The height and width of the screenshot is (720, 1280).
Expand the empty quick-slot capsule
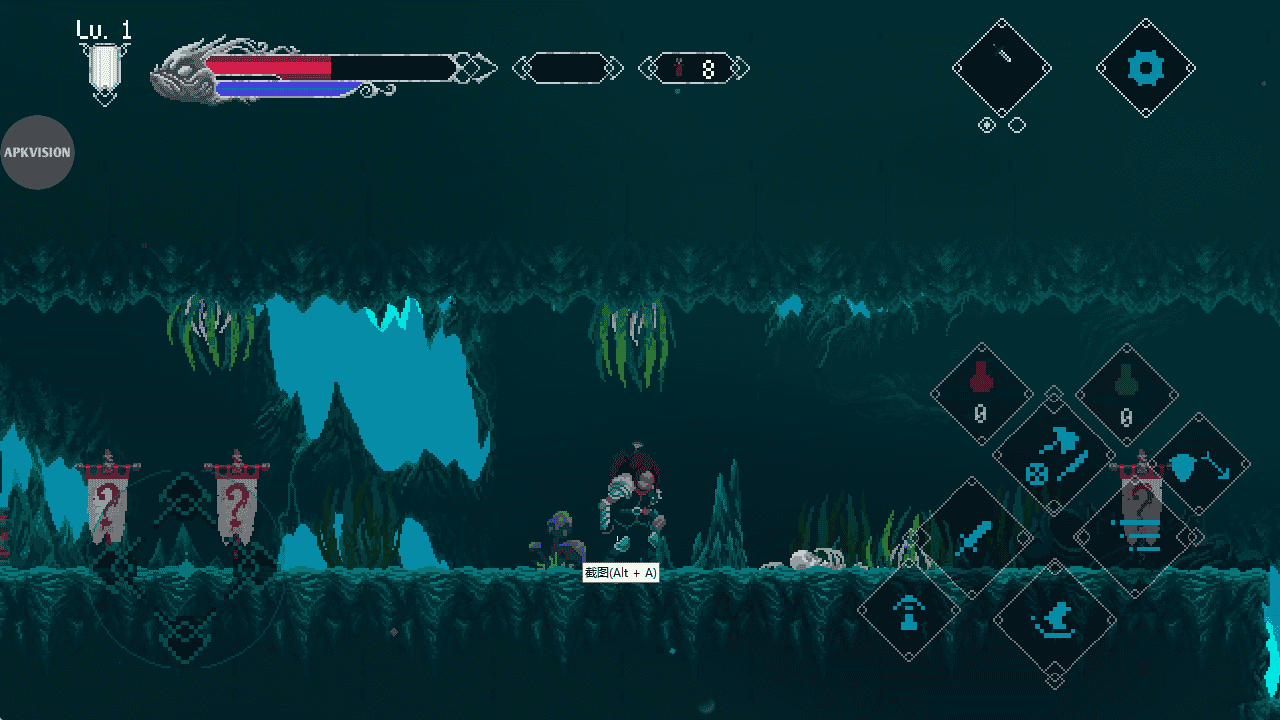tap(570, 68)
